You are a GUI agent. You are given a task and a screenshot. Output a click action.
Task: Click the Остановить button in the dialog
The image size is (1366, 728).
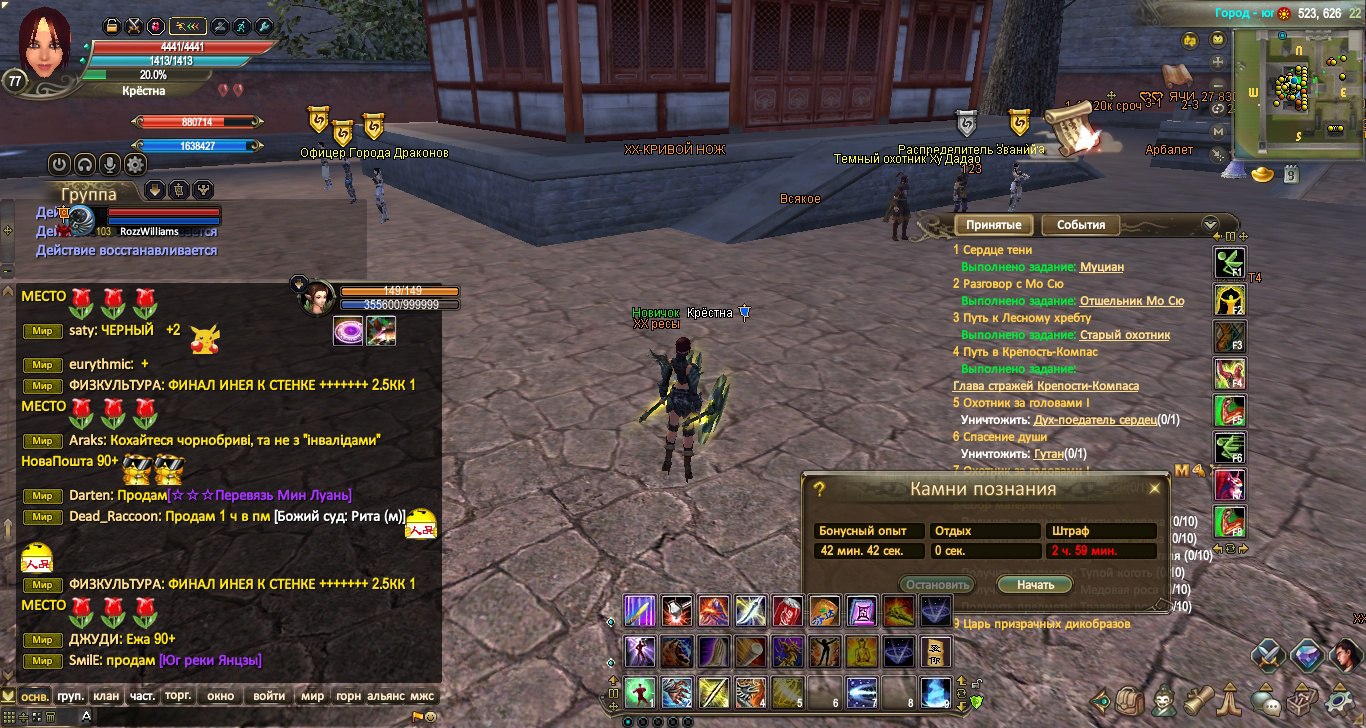[935, 584]
